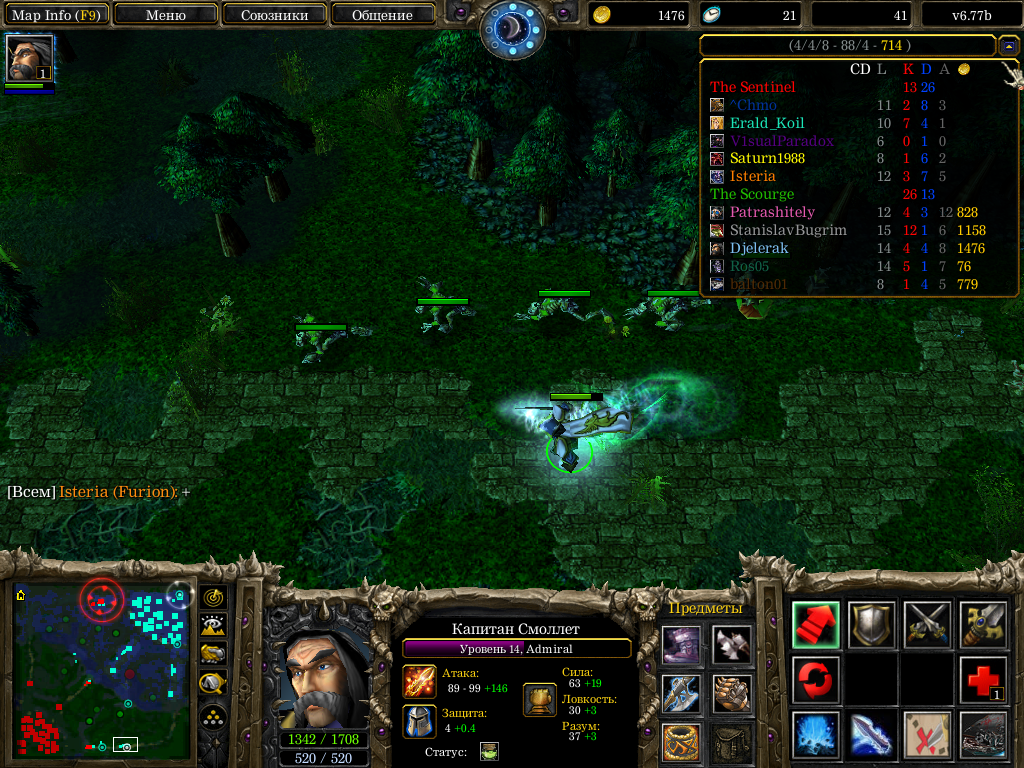Select the red arrow Move command

(815, 625)
